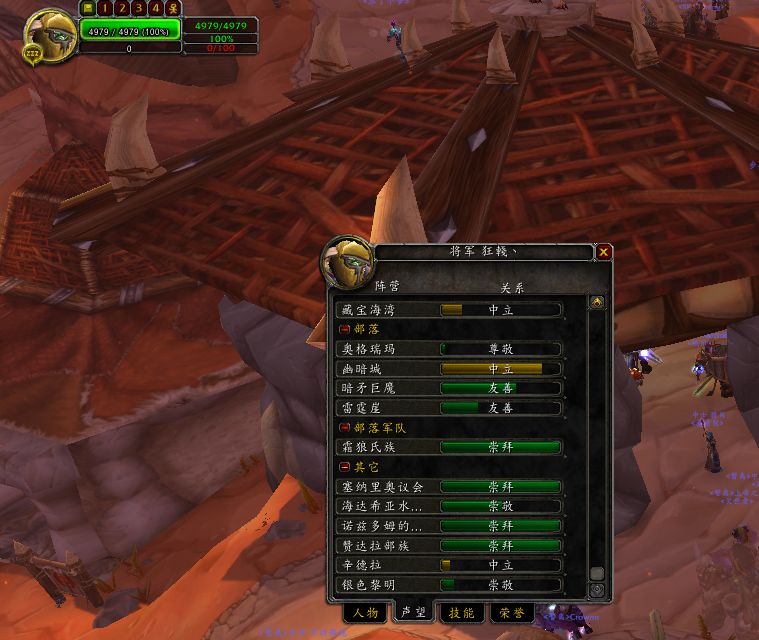The image size is (759, 640).
Task: Click the 银色黎明 faction entry
Action: point(450,585)
